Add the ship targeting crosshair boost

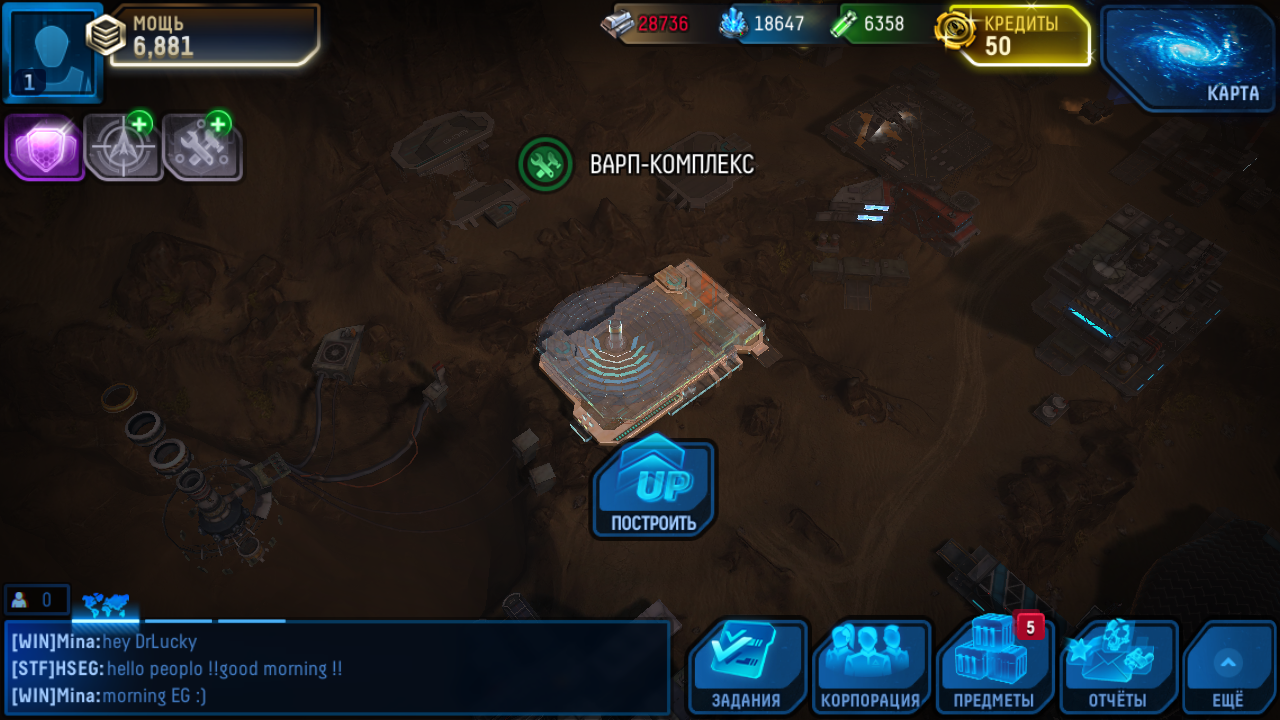123,147
